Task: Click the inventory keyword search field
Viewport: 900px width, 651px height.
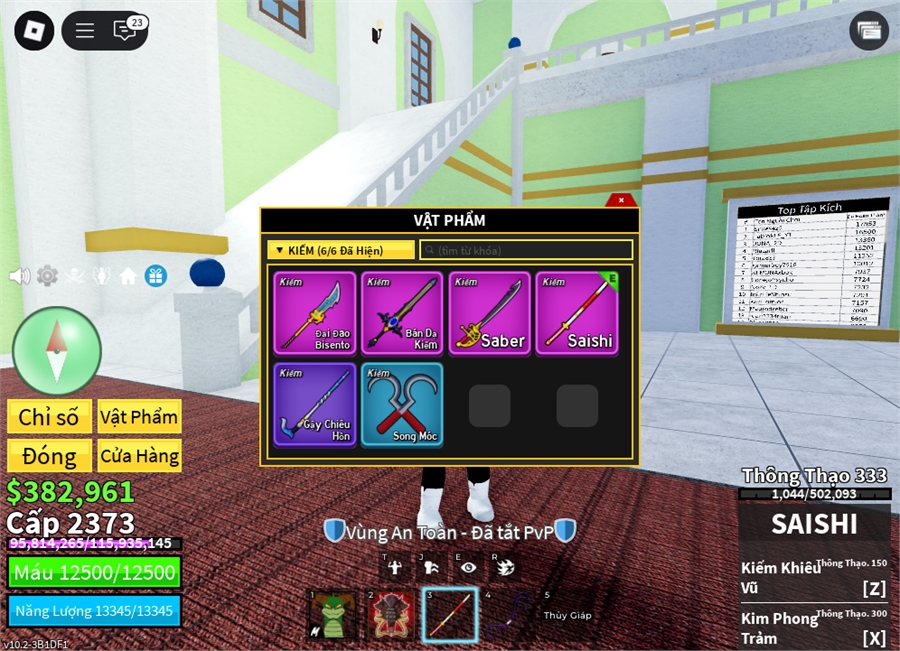Action: [x=526, y=250]
